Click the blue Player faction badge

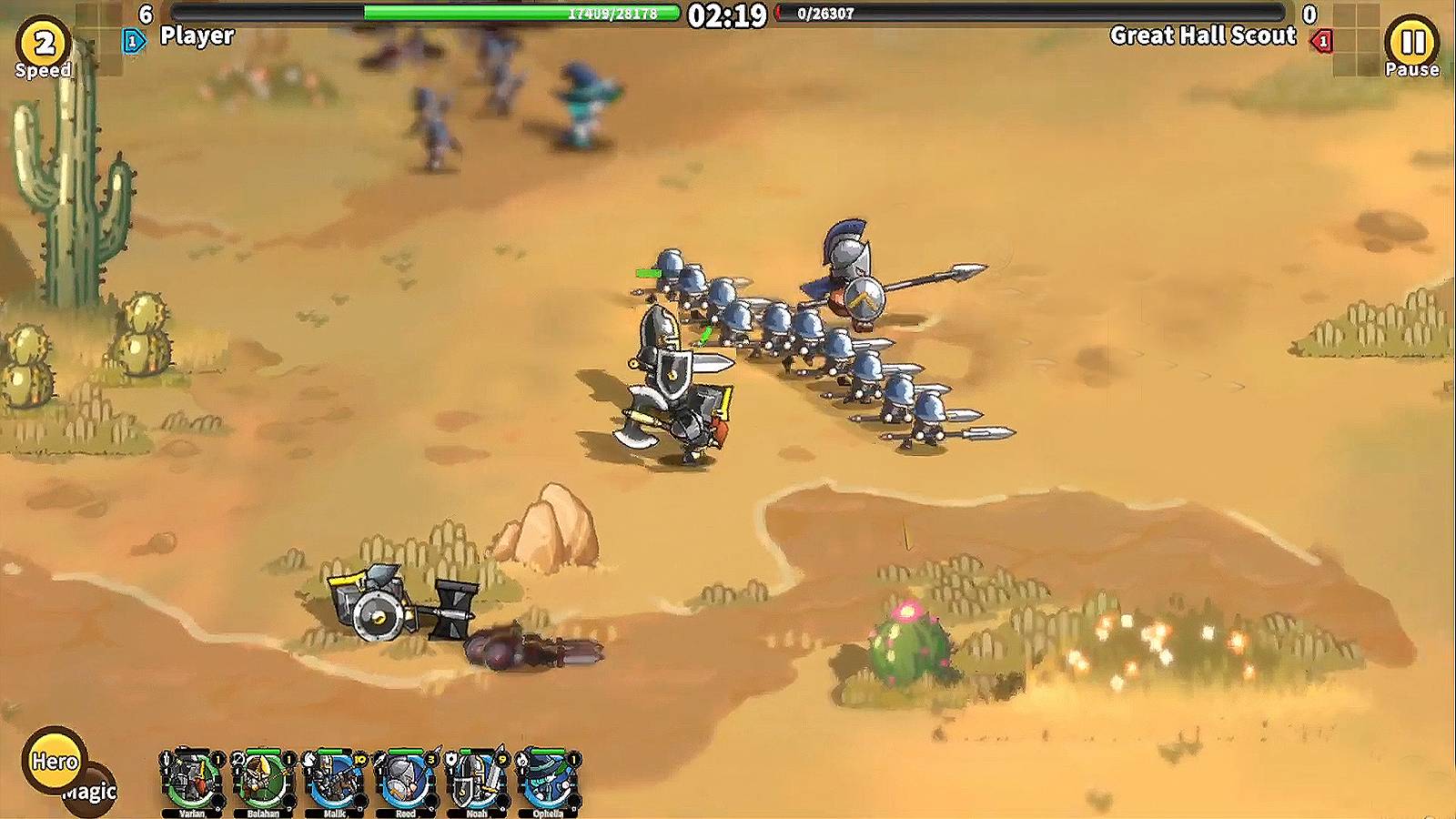click(x=135, y=39)
